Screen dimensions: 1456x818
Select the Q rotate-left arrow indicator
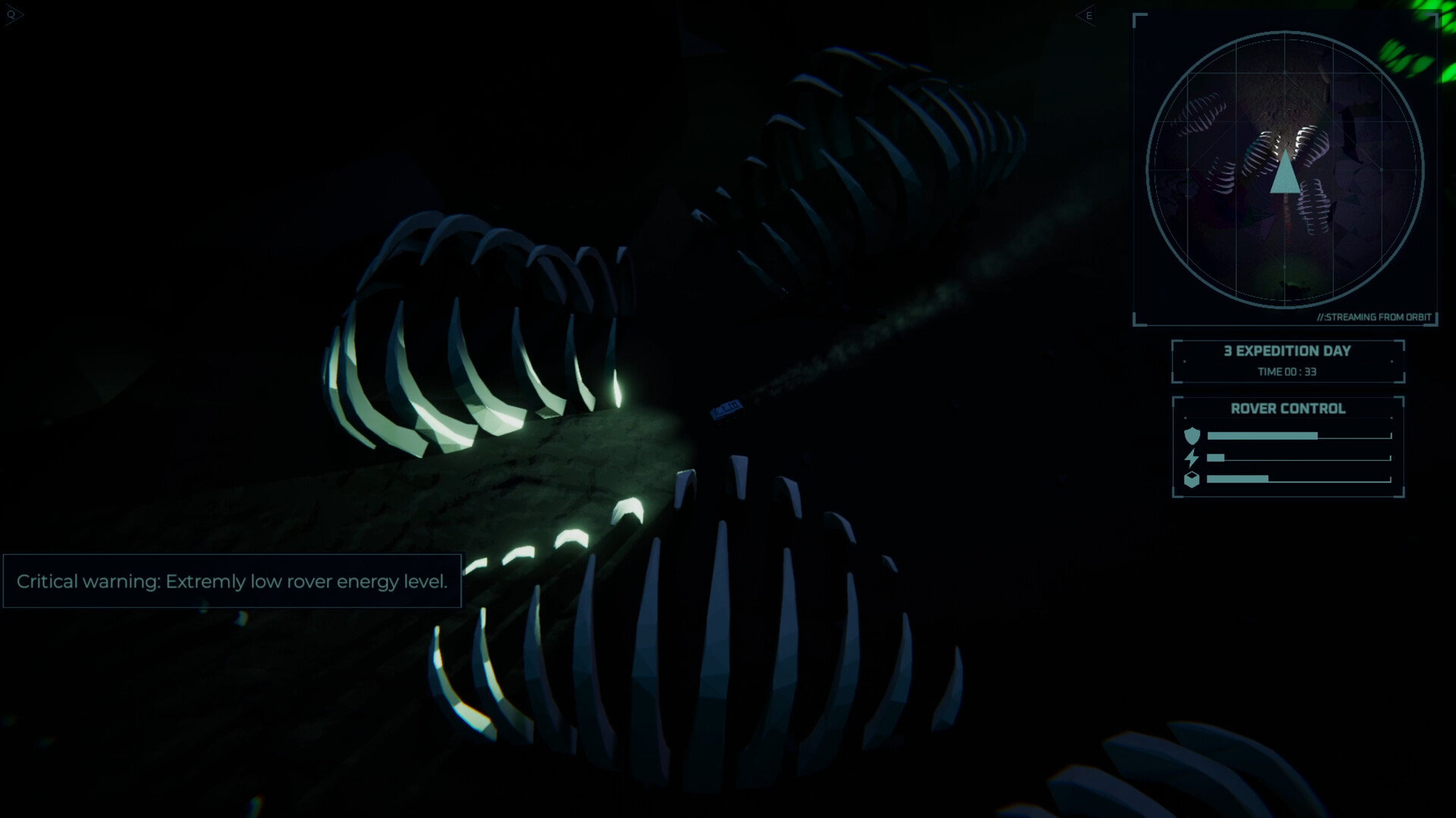click(13, 14)
